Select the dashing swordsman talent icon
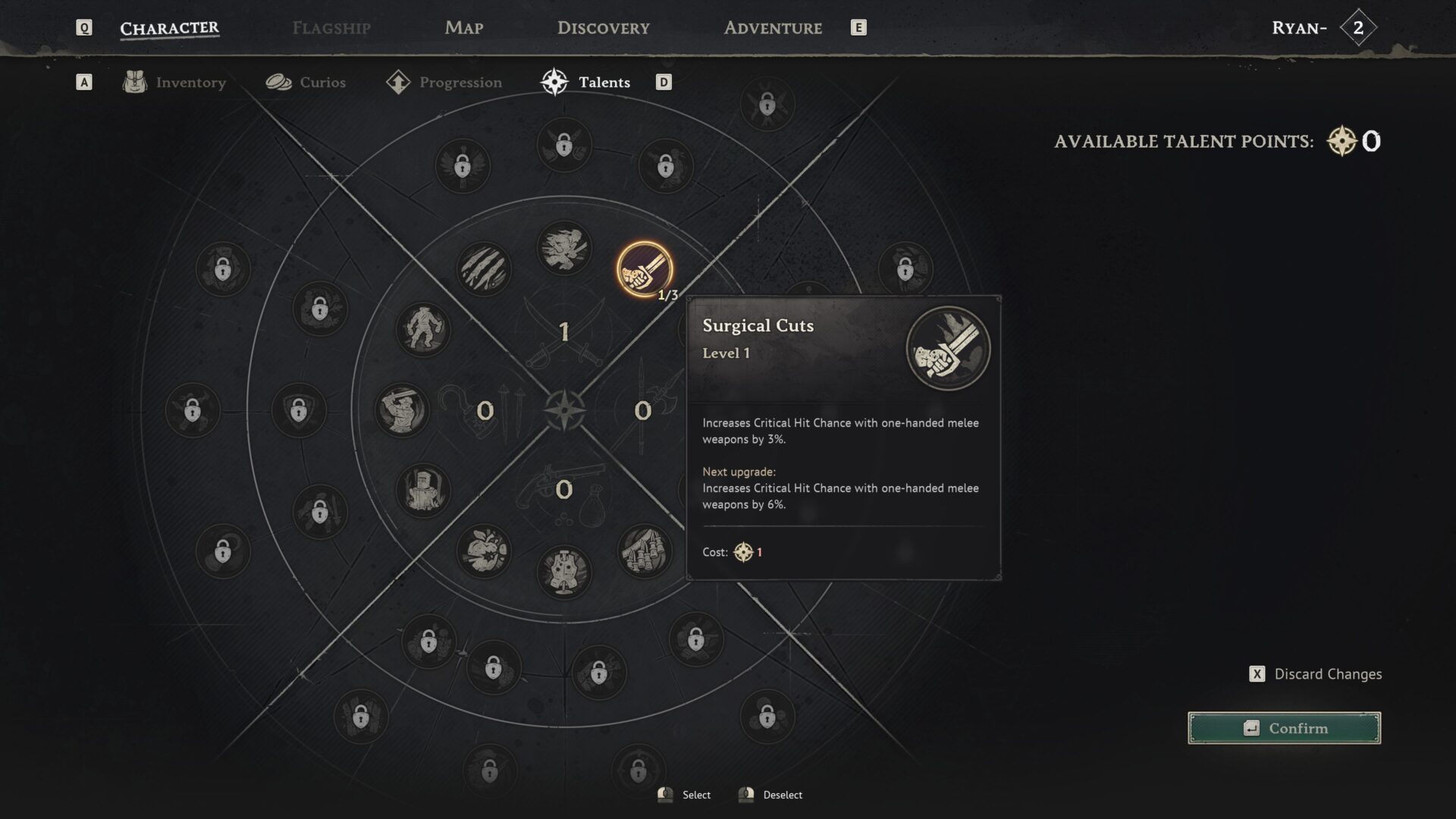Image resolution: width=1456 pixels, height=819 pixels. coord(563,248)
